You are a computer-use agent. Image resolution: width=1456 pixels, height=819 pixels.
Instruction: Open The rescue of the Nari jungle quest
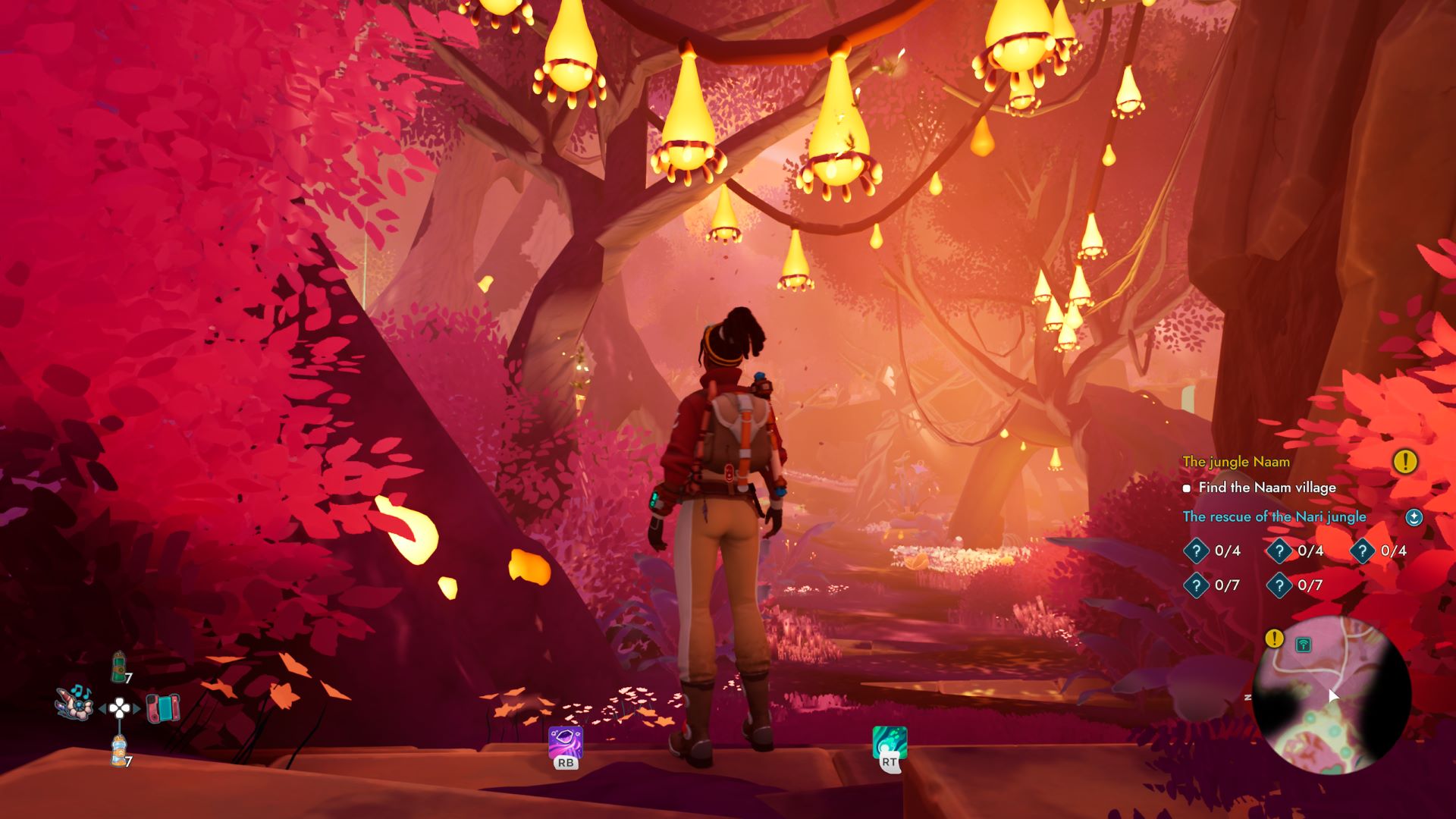click(1274, 517)
